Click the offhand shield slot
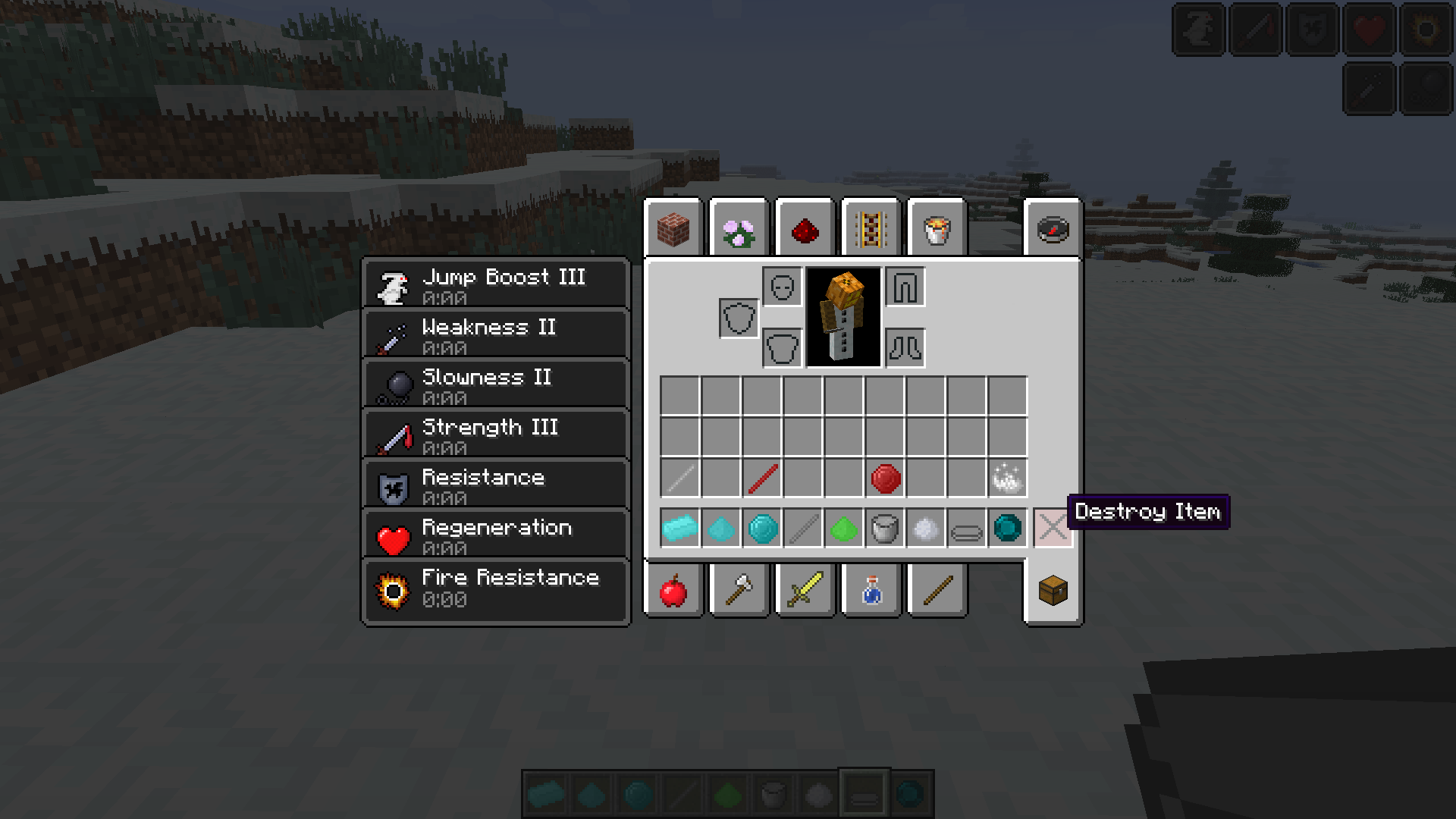Viewport: 1456px width, 819px height. (738, 318)
